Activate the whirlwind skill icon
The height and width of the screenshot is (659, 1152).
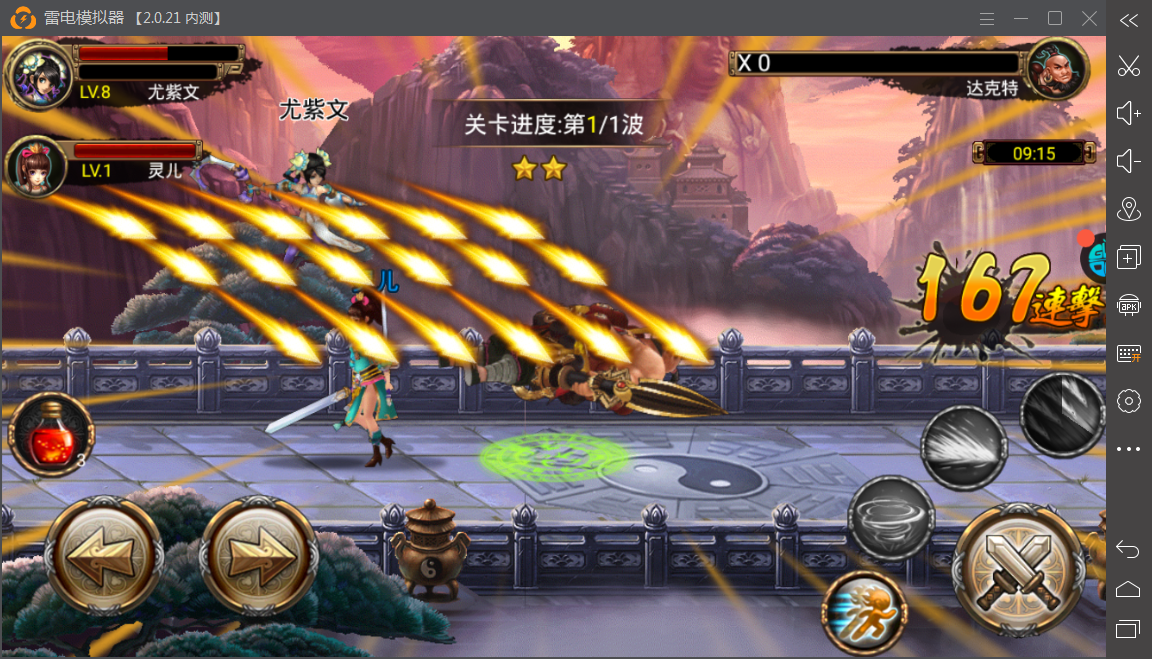coord(891,517)
